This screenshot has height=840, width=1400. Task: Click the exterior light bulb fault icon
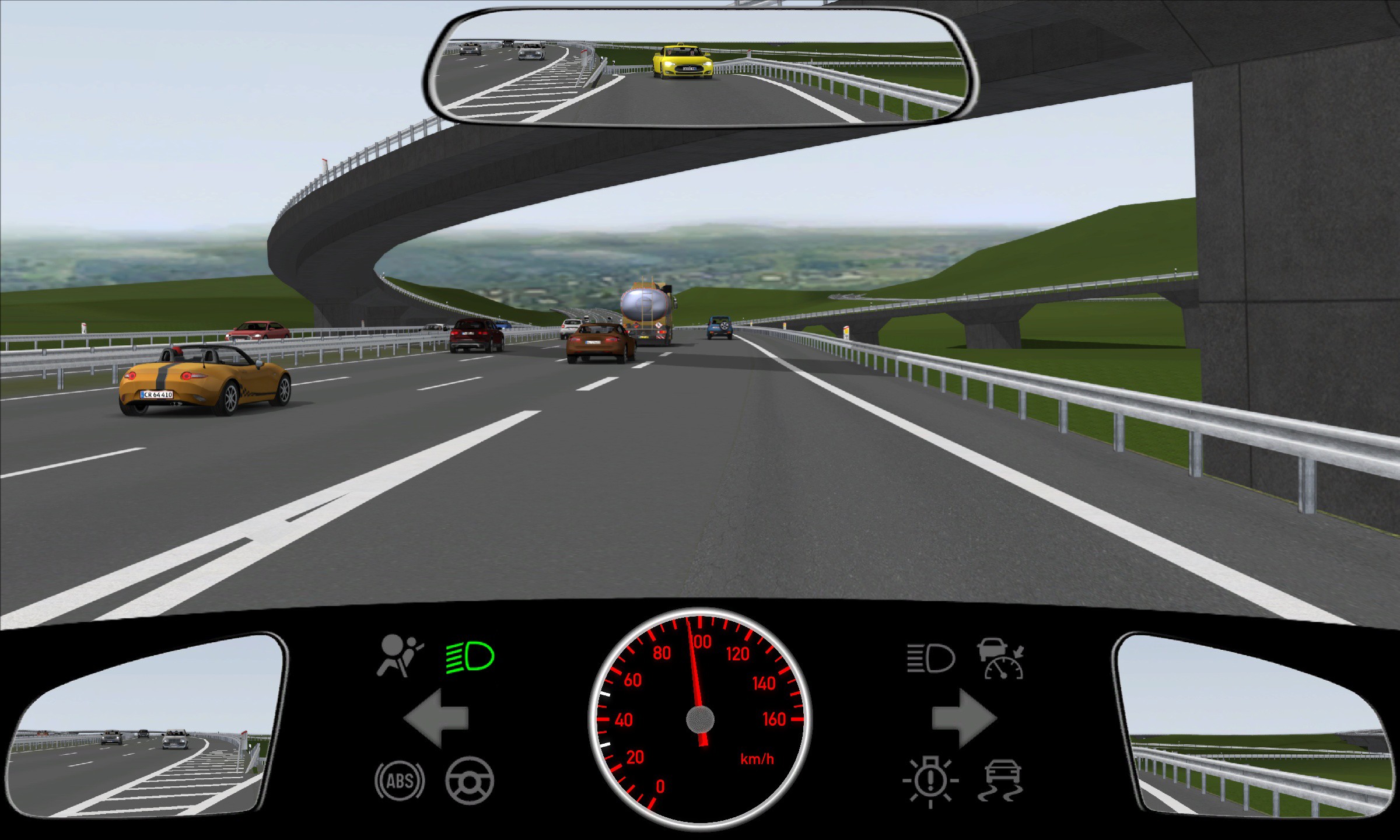(930, 782)
